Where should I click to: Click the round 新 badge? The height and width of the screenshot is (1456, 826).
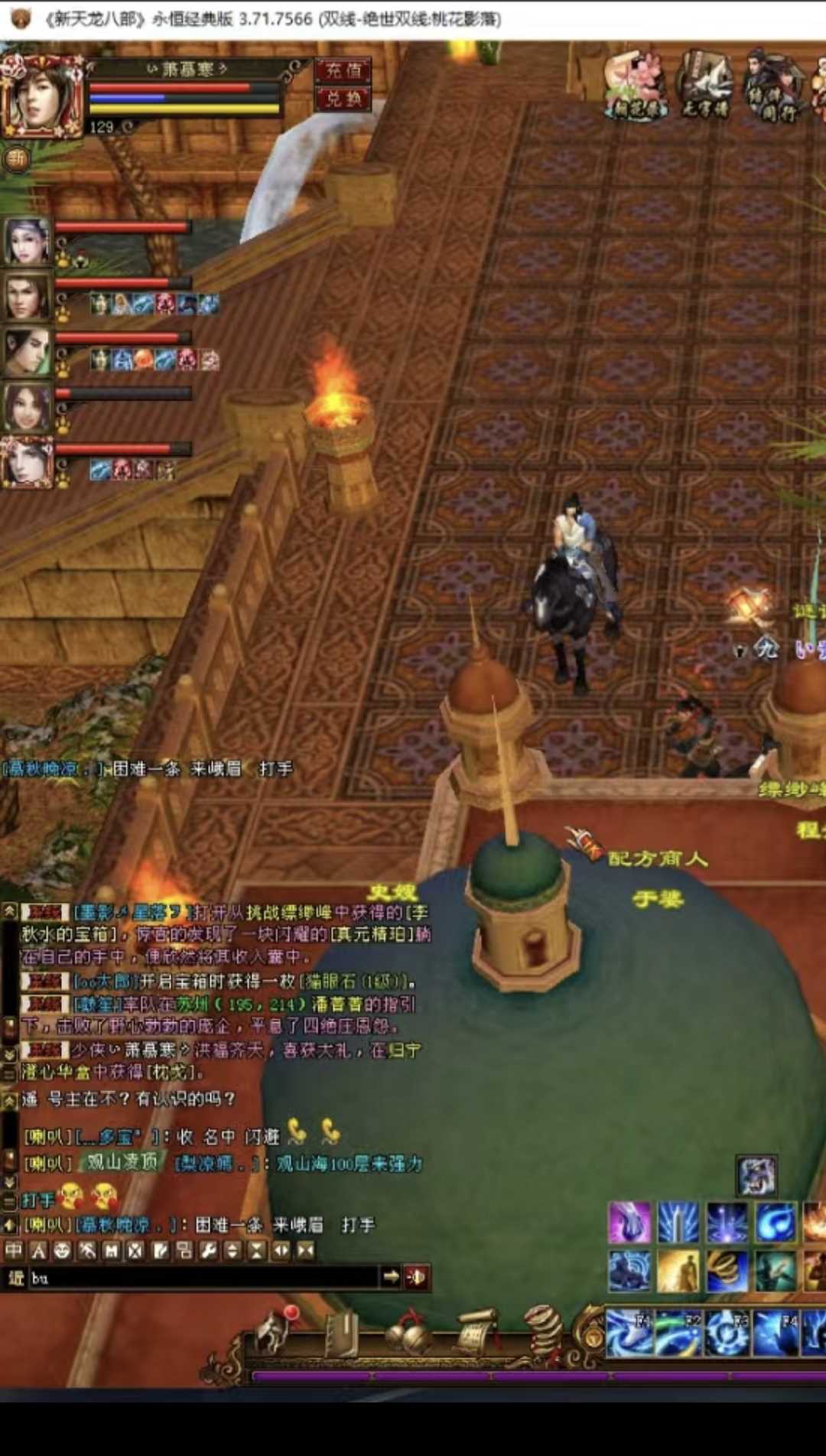click(x=17, y=158)
